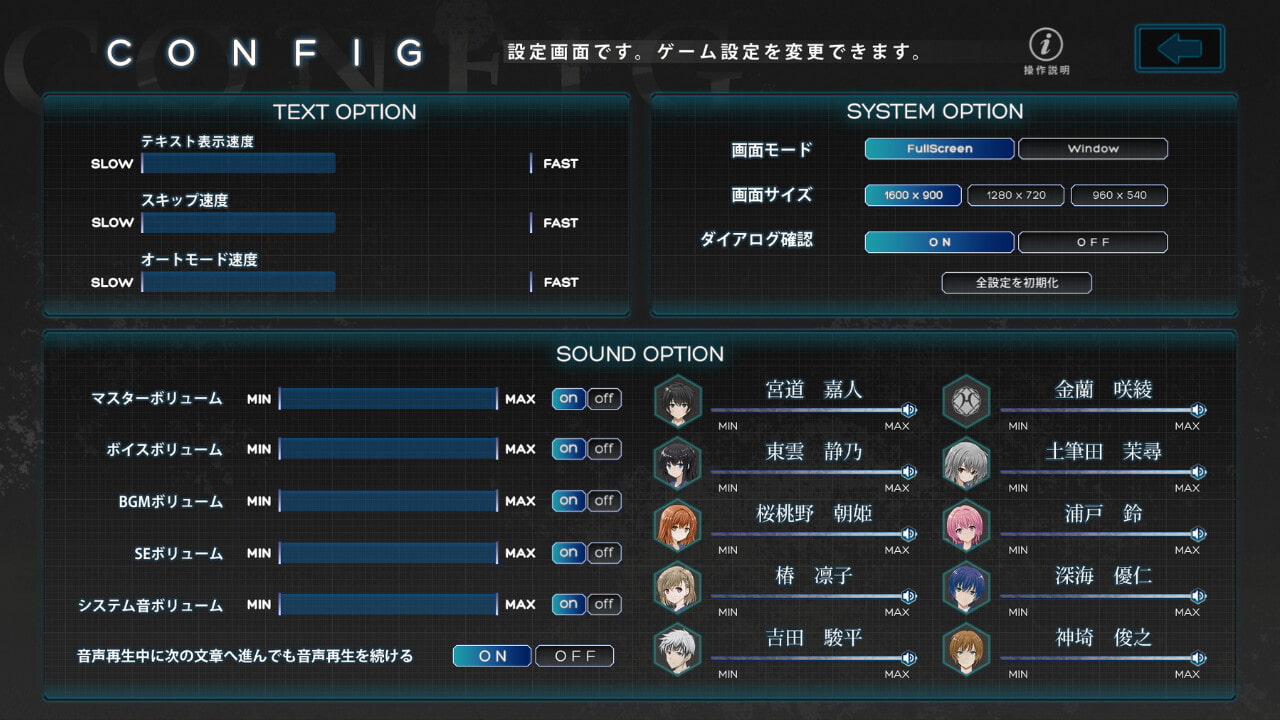Turn system sound volume off
1280x720 pixels.
(604, 605)
